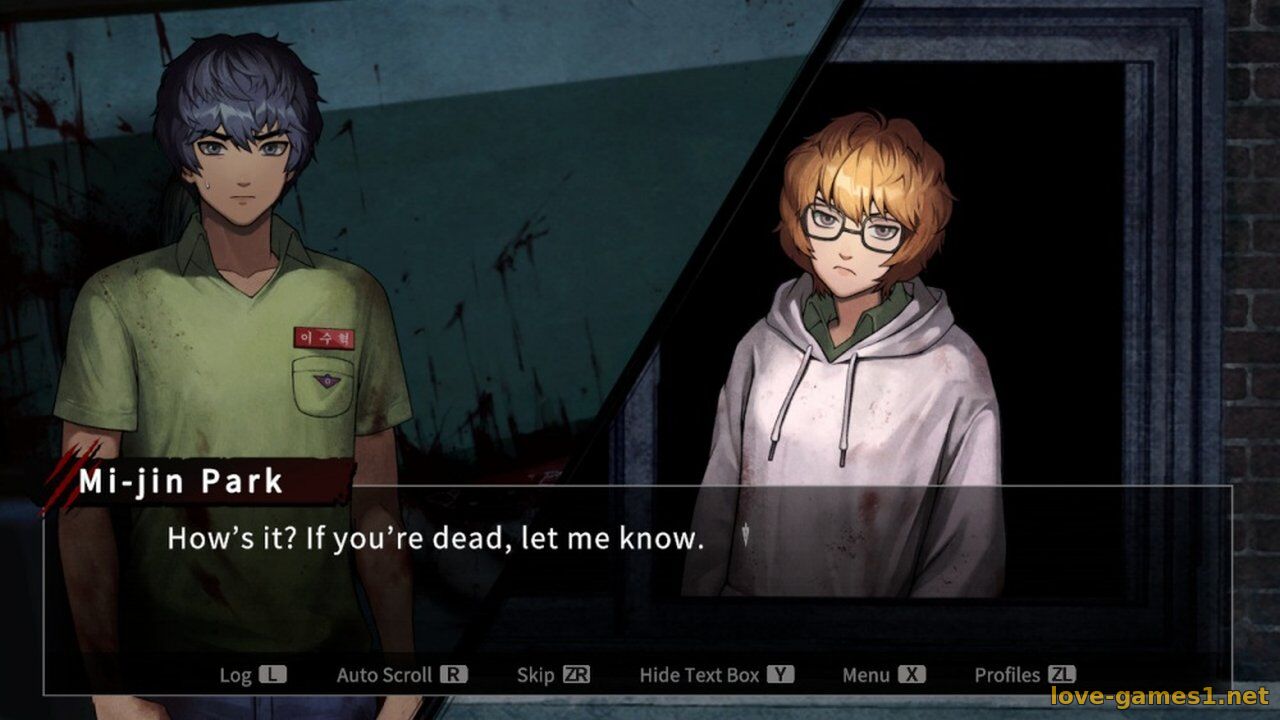Open the dialogue Log

252,675
